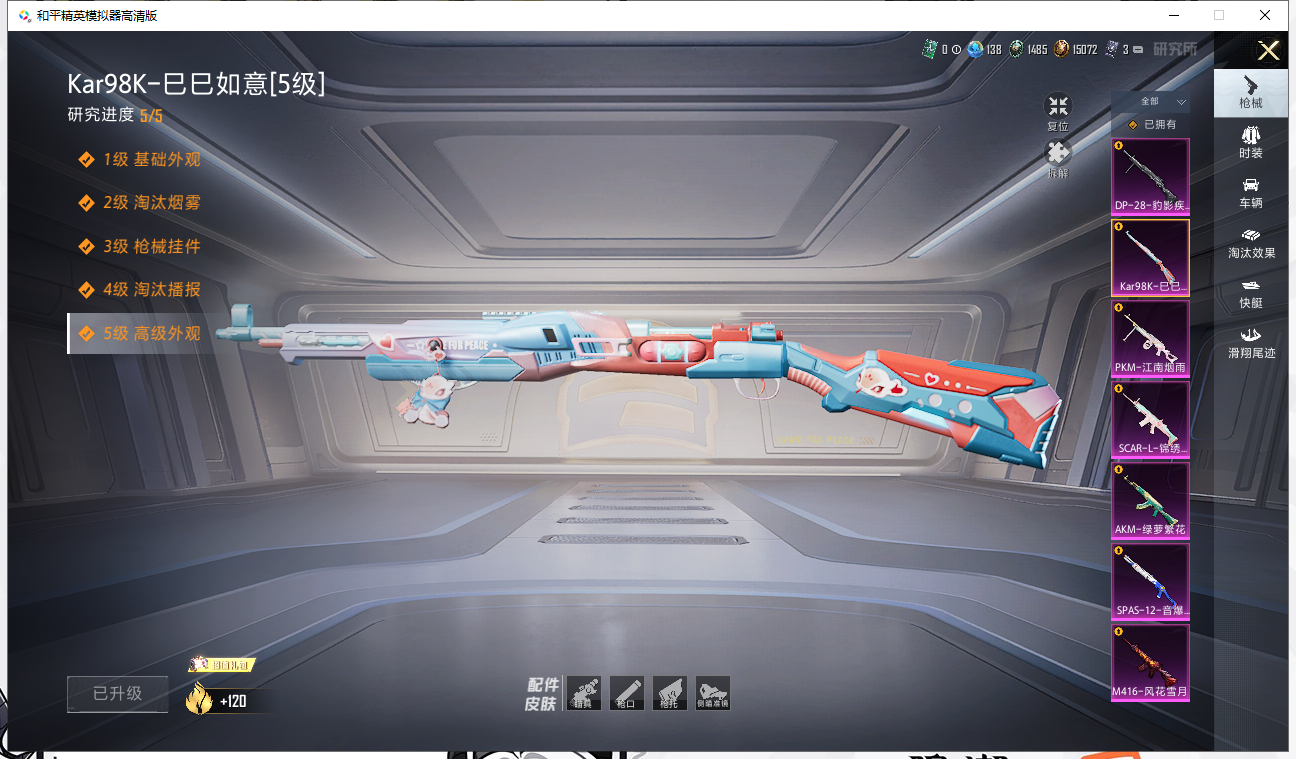Close the research lab screen

[1268, 51]
